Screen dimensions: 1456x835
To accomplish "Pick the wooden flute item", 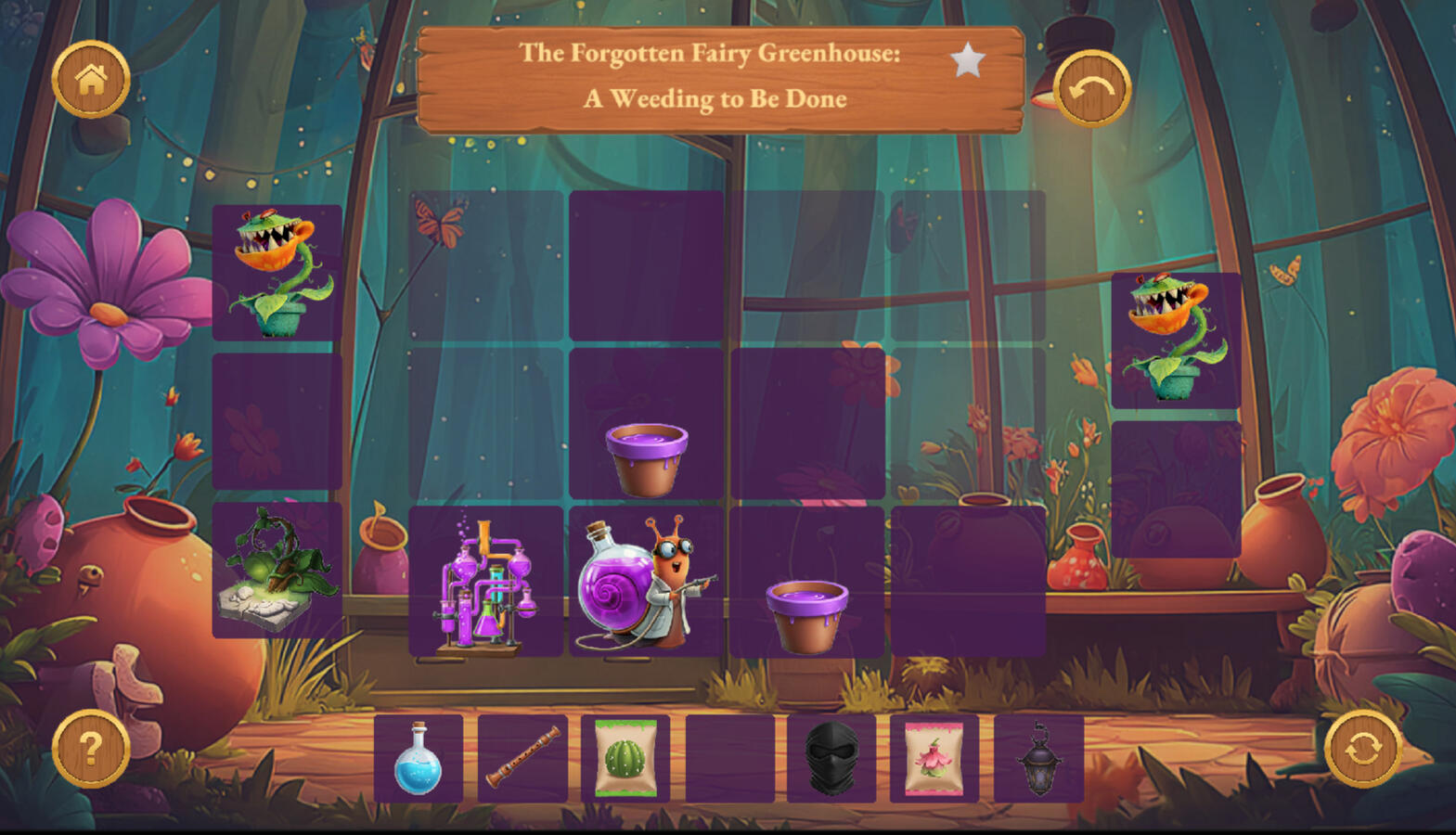I will 522,759.
